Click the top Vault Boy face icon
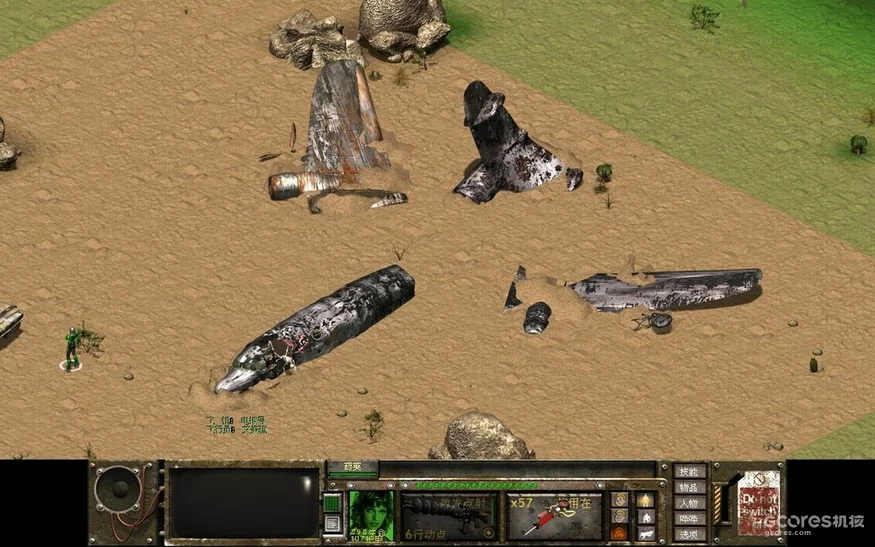875x547 pixels. point(619,499)
